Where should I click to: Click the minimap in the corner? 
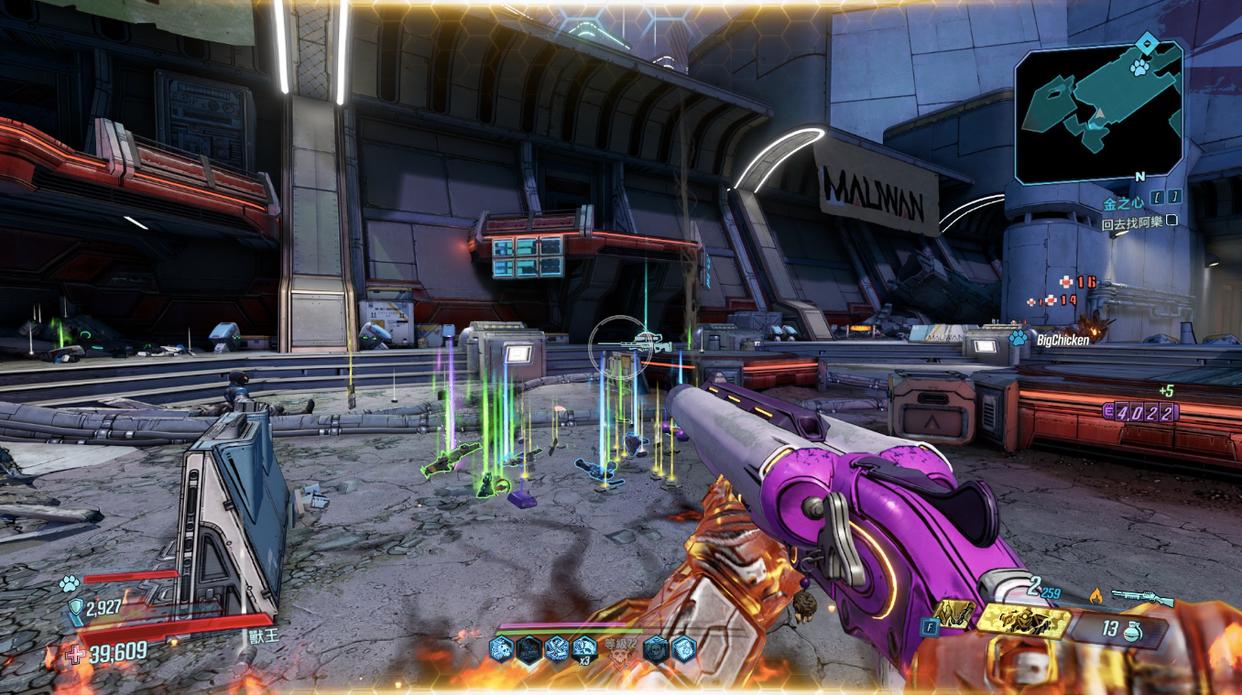tap(1098, 112)
